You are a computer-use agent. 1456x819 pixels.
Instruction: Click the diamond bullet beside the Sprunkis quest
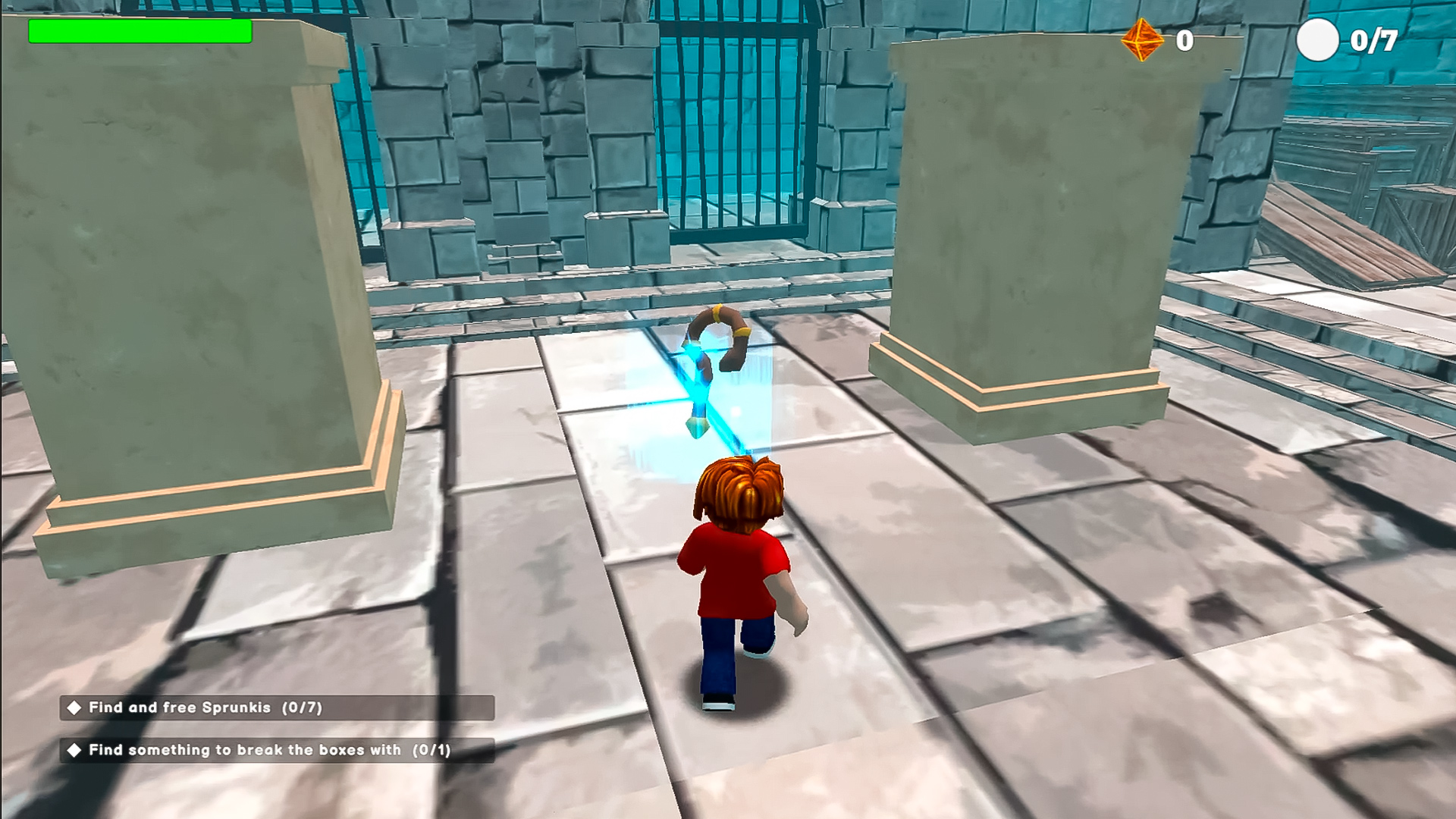click(x=74, y=707)
